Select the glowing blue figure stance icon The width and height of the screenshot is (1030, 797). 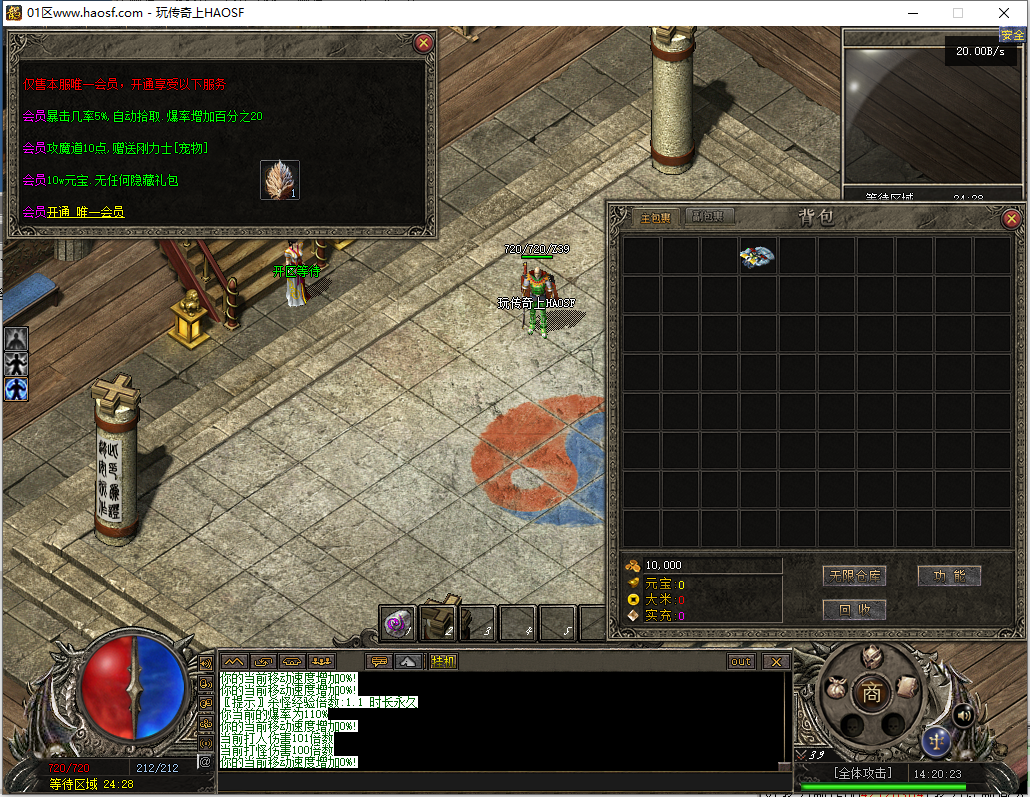[16, 388]
